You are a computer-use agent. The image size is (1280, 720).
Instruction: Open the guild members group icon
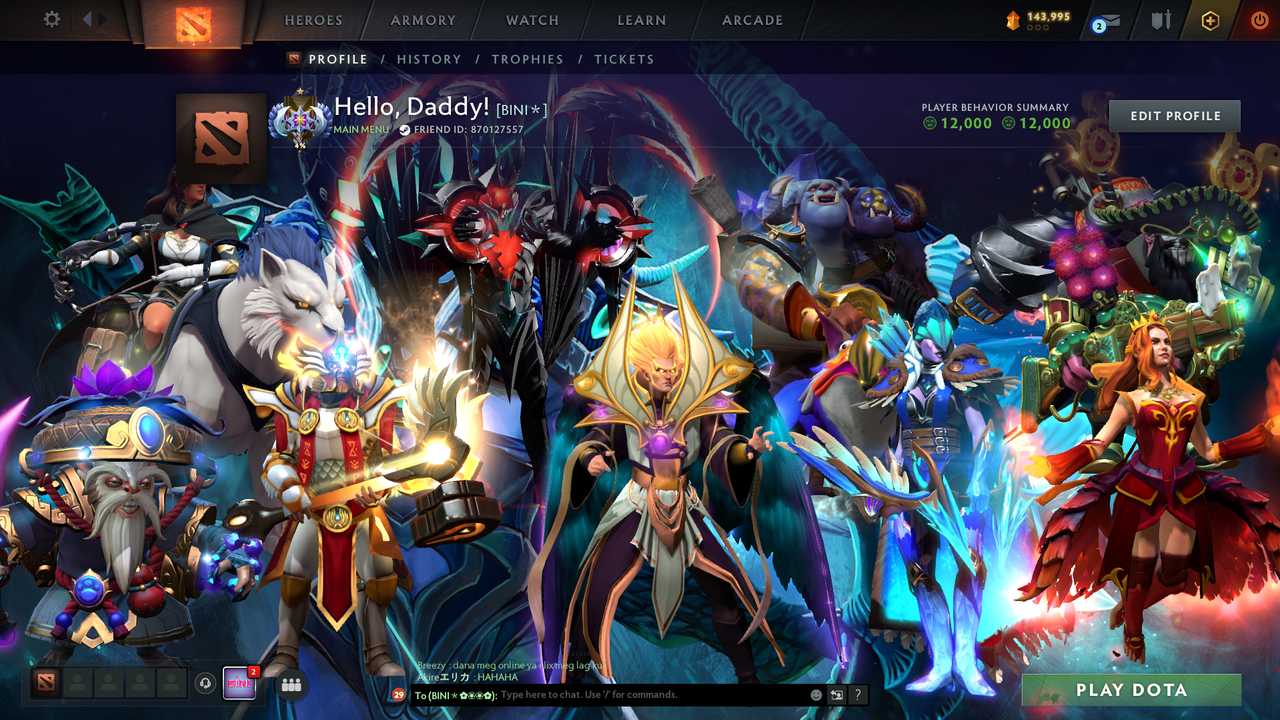291,683
